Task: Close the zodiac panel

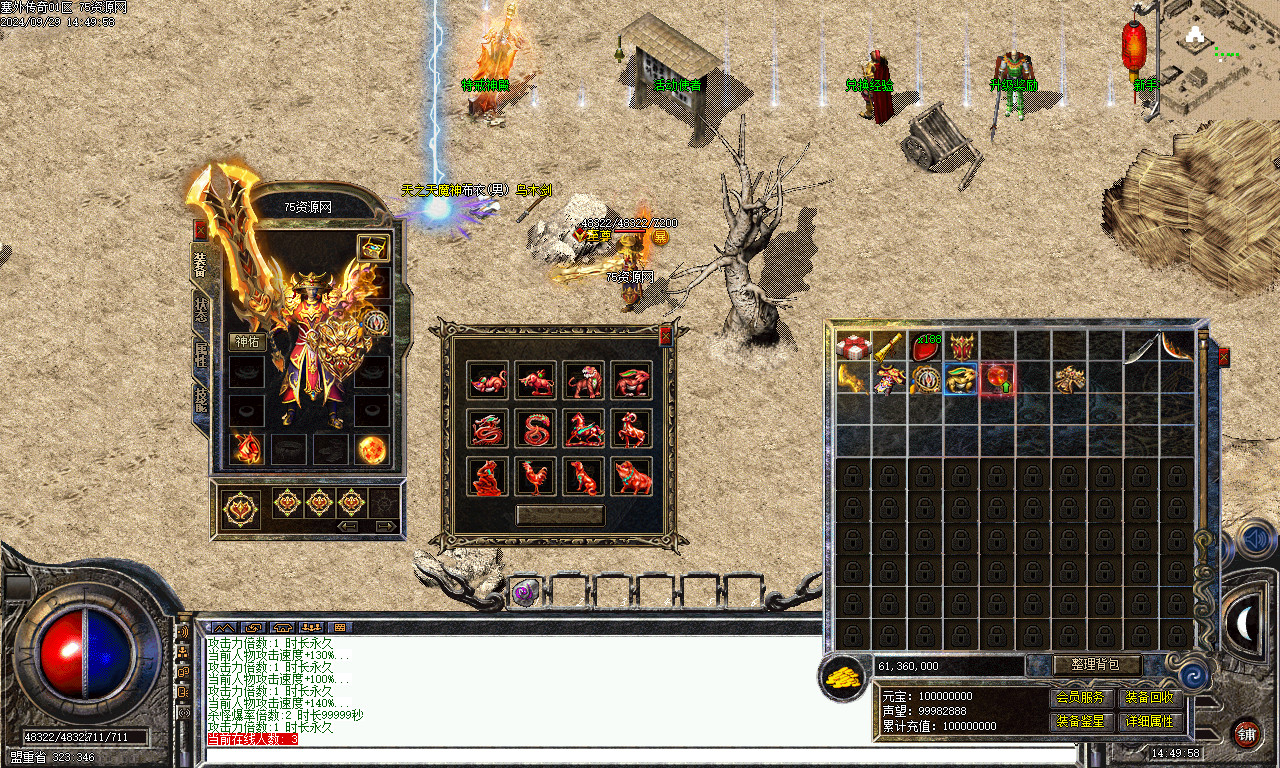Action: point(665,336)
